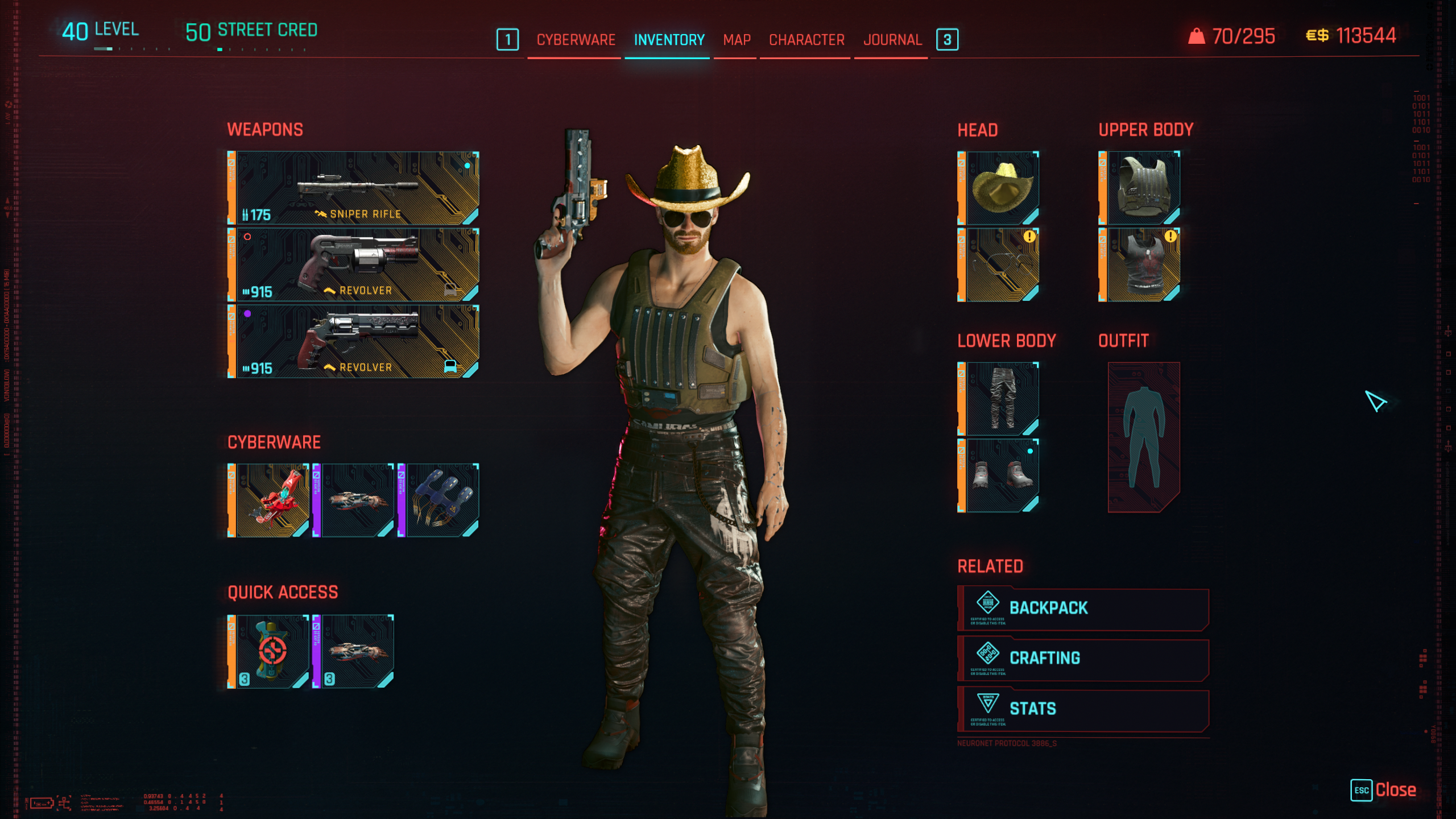
Task: Select the leather pants slot
Action: [999, 399]
